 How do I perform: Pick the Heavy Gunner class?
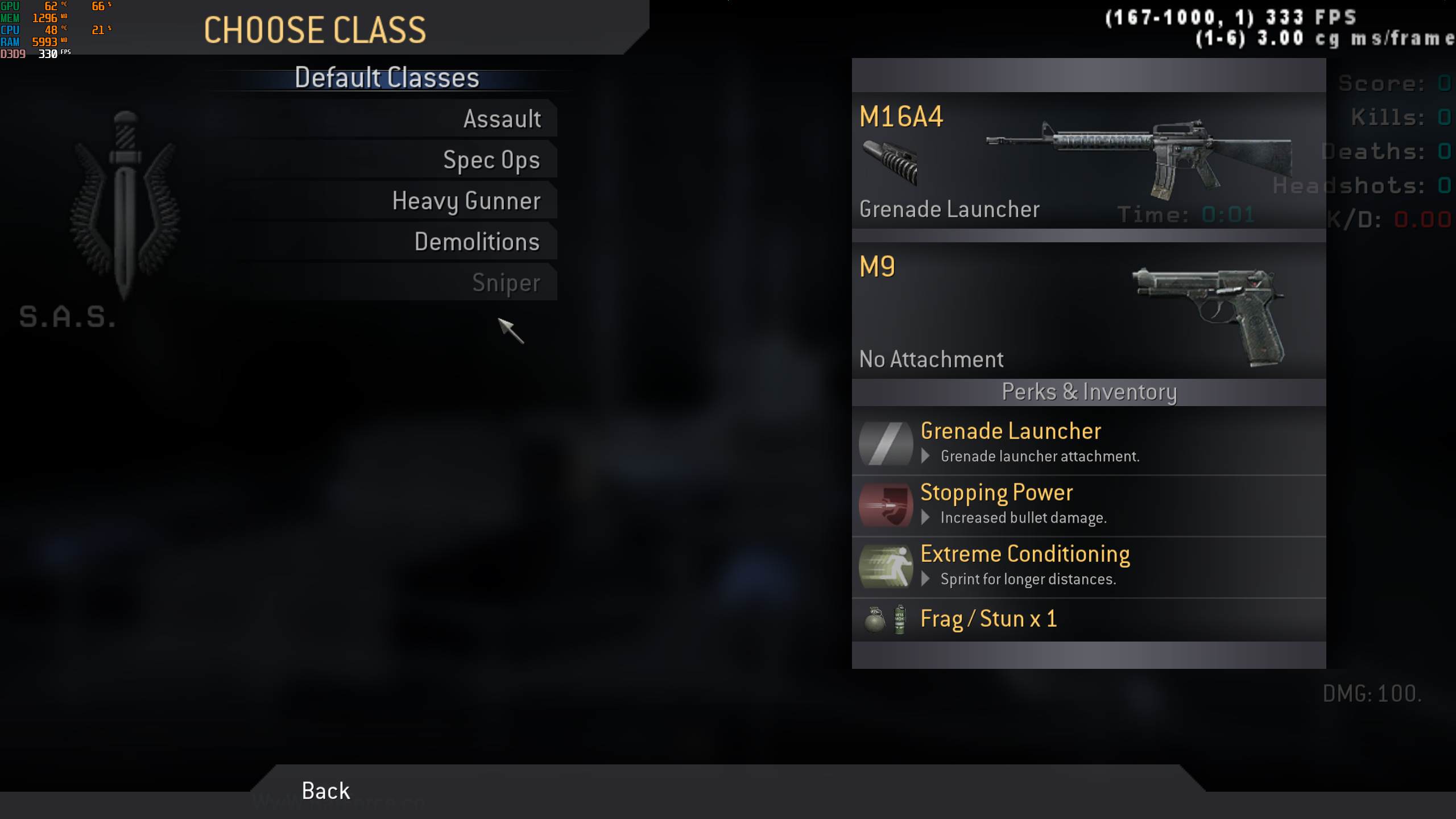click(466, 201)
